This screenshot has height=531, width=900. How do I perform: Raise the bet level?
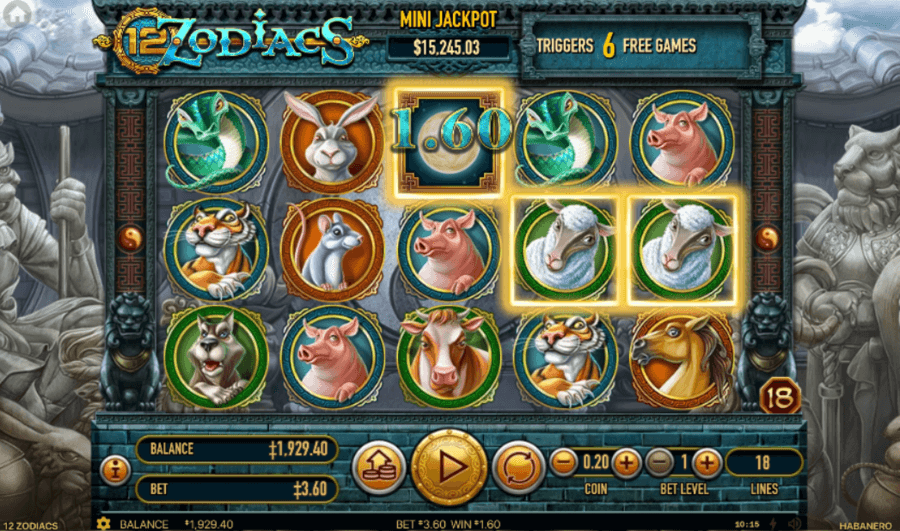[x=706, y=462]
